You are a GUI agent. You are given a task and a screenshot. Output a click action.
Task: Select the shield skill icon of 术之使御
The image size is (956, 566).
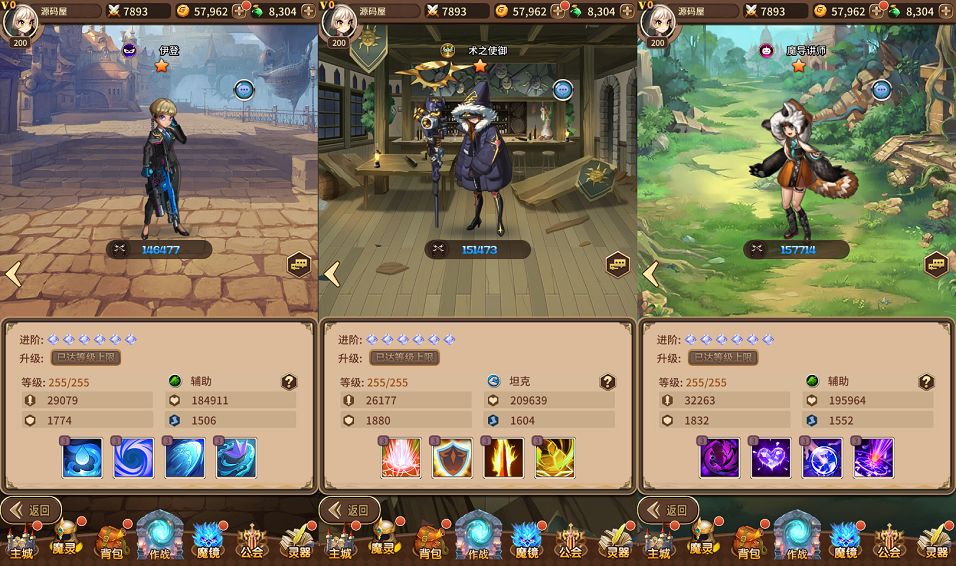point(452,458)
